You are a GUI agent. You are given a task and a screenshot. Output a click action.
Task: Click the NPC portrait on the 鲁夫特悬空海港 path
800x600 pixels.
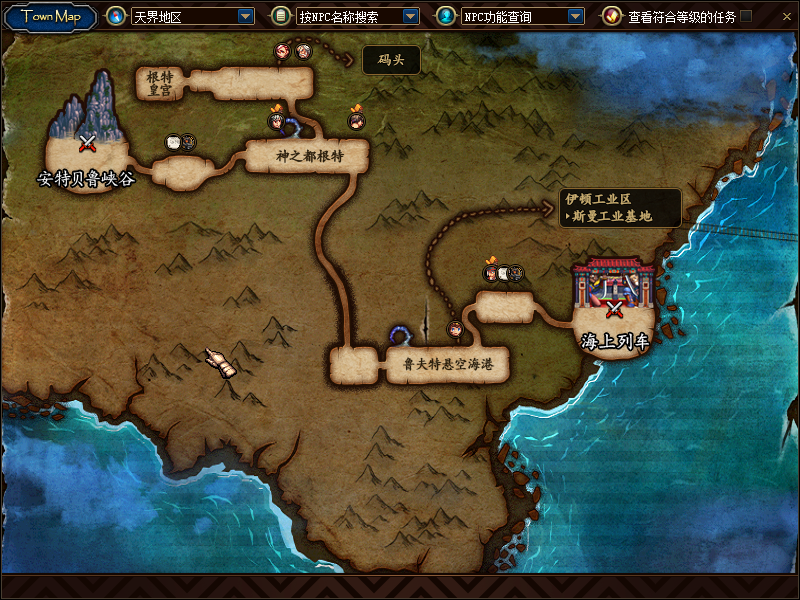pyautogui.click(x=455, y=328)
